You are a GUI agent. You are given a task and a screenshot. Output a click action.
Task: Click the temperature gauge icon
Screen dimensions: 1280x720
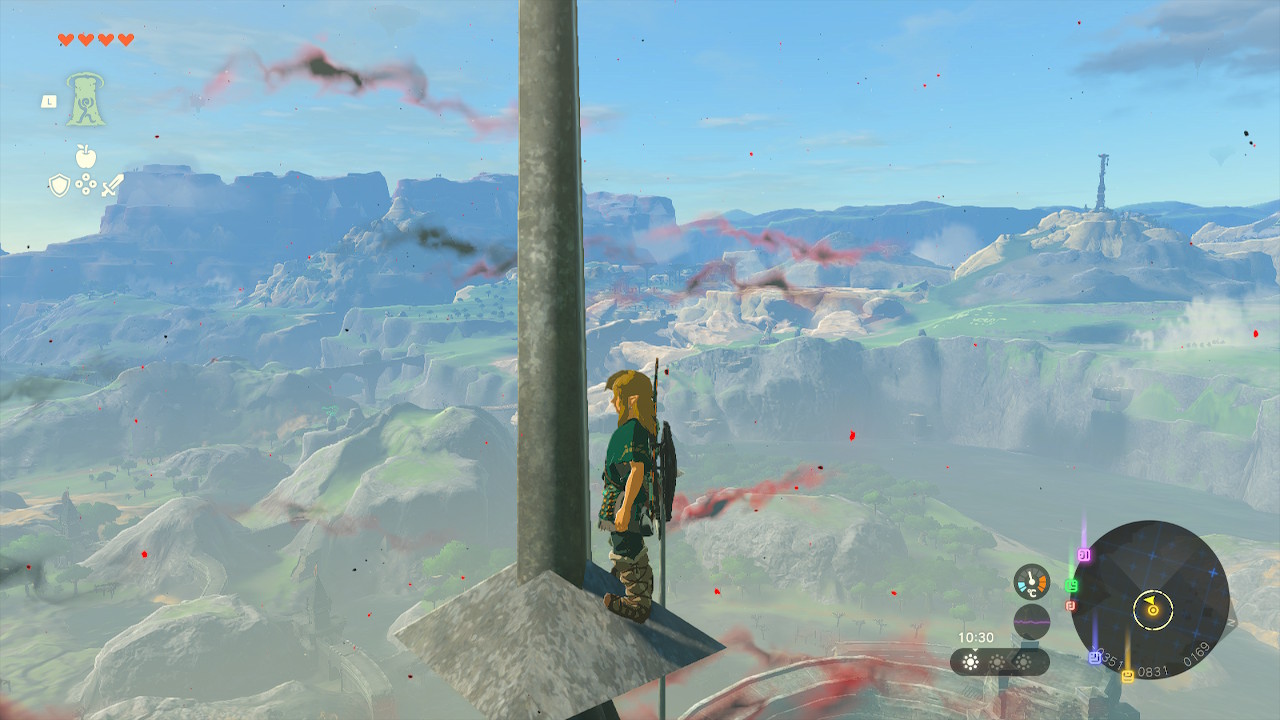tap(1031, 582)
